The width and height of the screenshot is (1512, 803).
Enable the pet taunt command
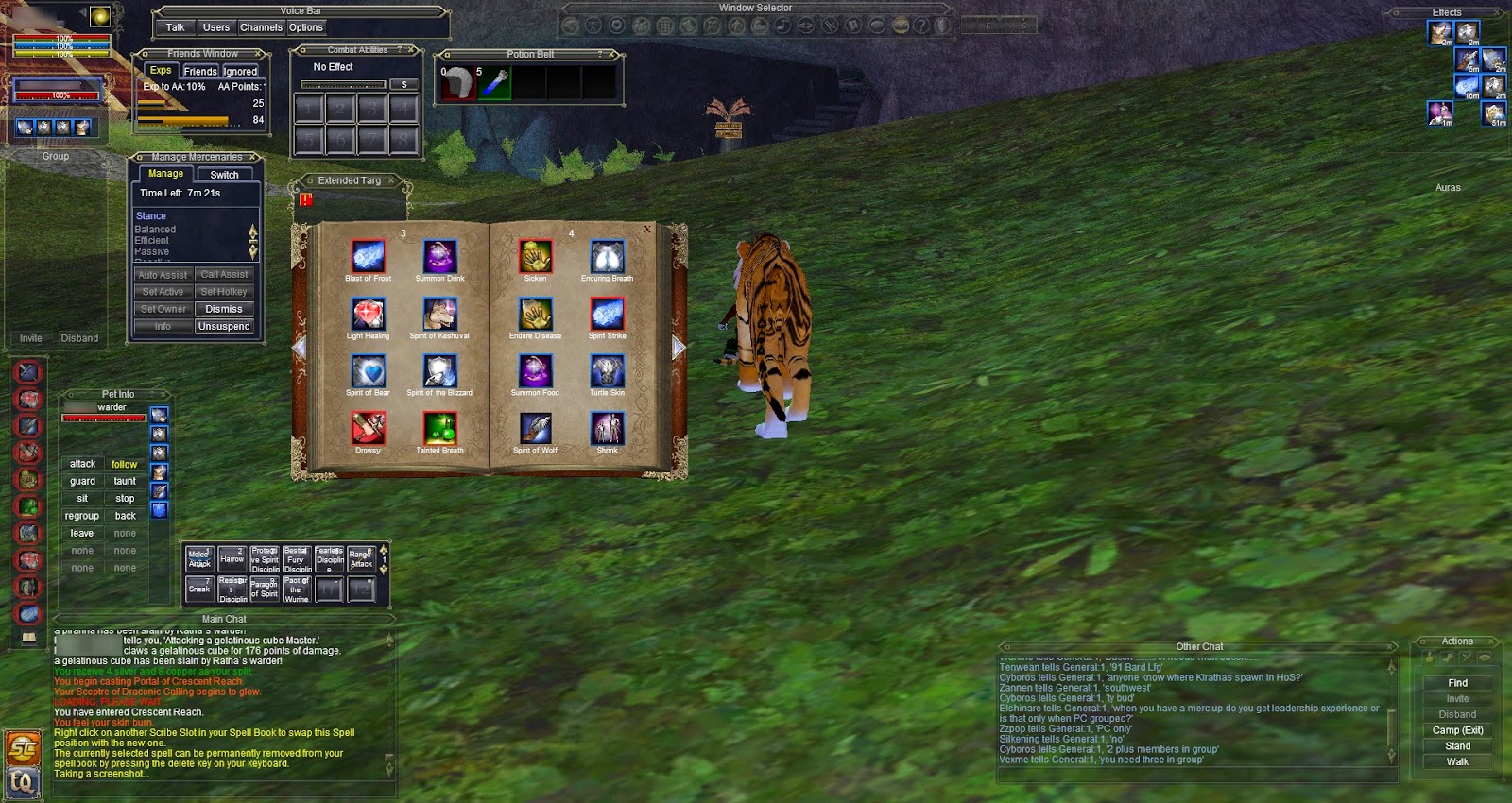[124, 481]
